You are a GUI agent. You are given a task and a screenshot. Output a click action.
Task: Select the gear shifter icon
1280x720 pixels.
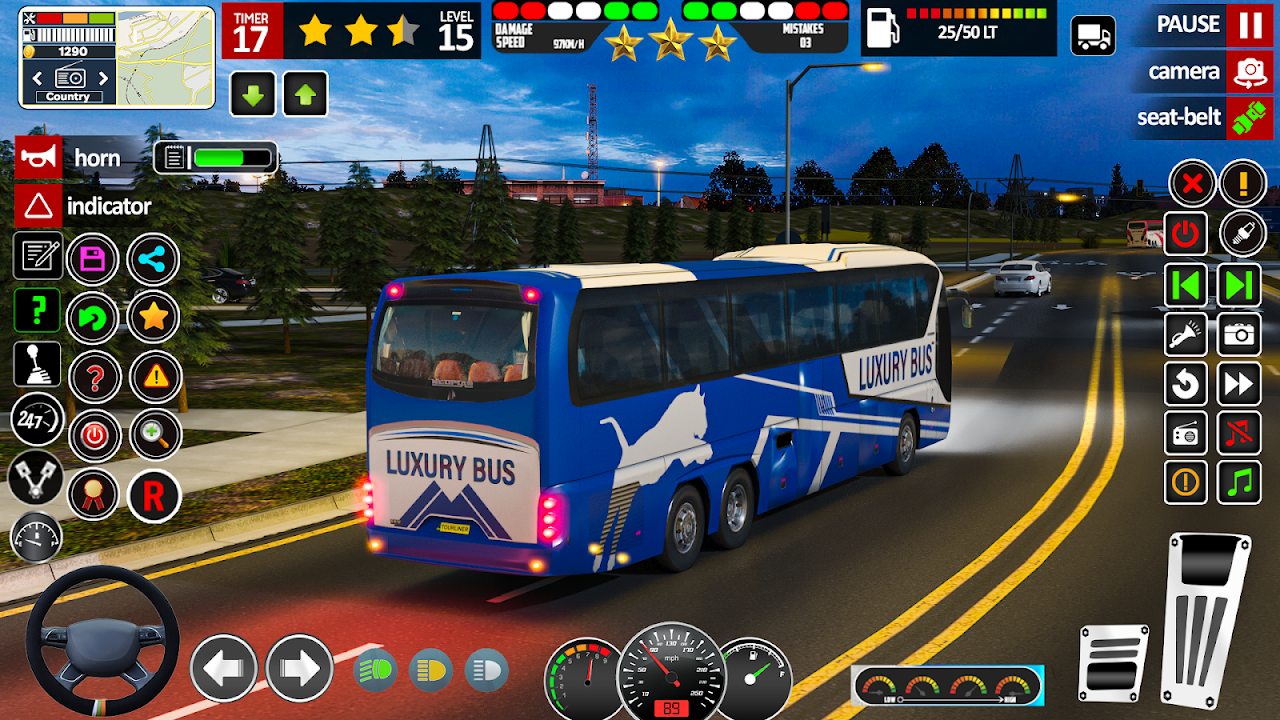point(37,363)
